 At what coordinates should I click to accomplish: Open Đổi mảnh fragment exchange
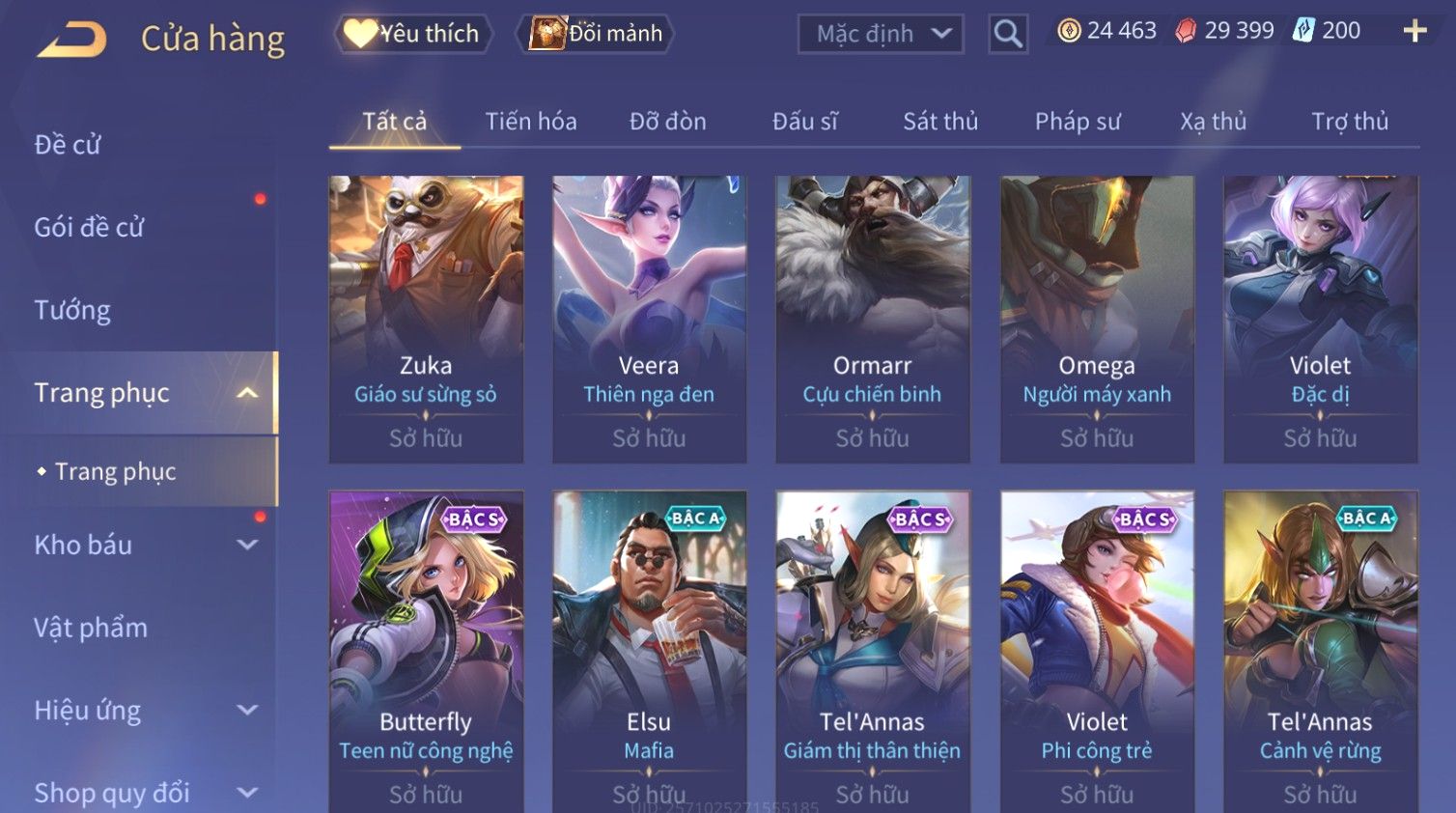(x=596, y=34)
